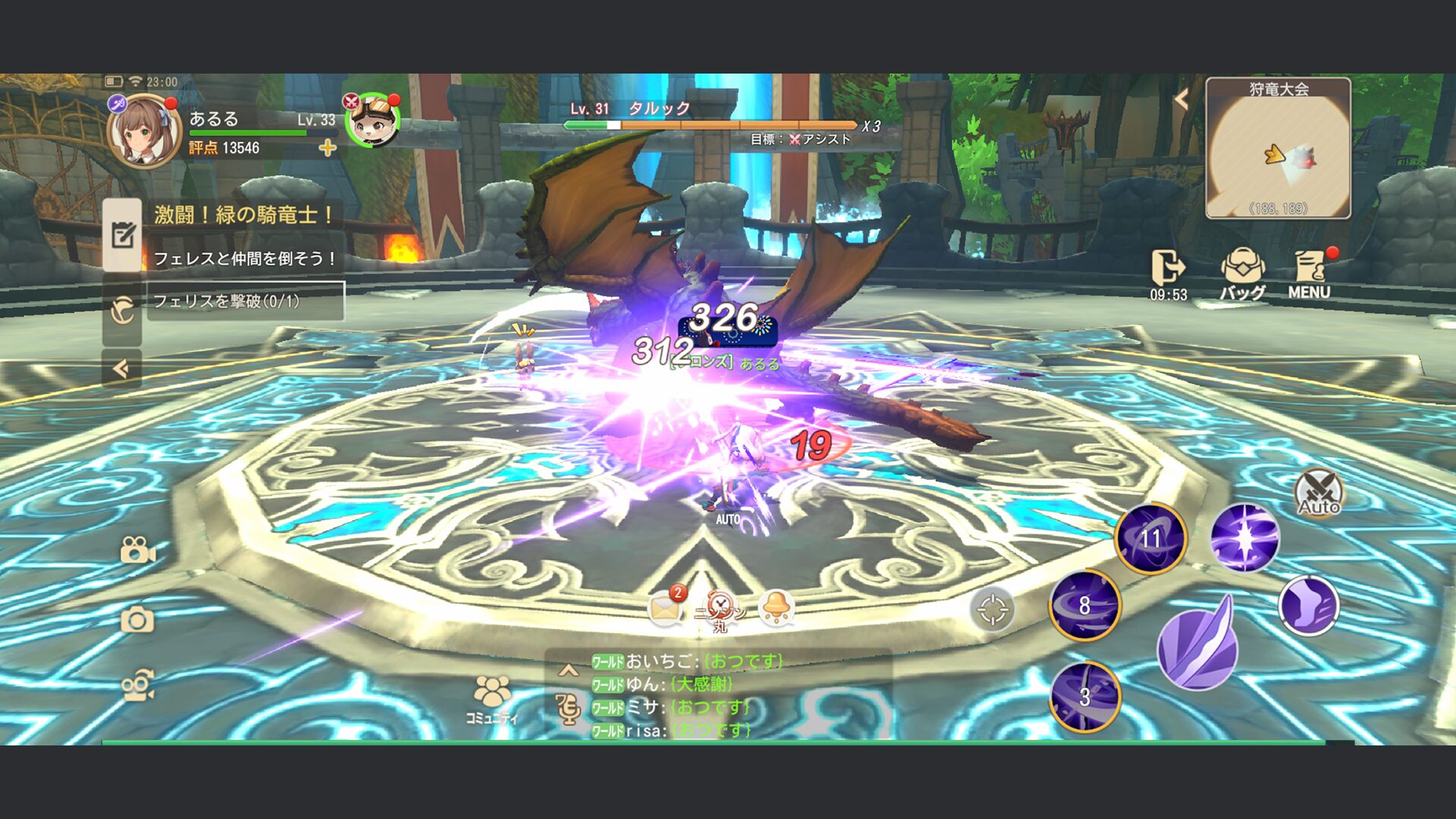Expand the world chat box
This screenshot has height=819, width=1456.
pyautogui.click(x=568, y=670)
